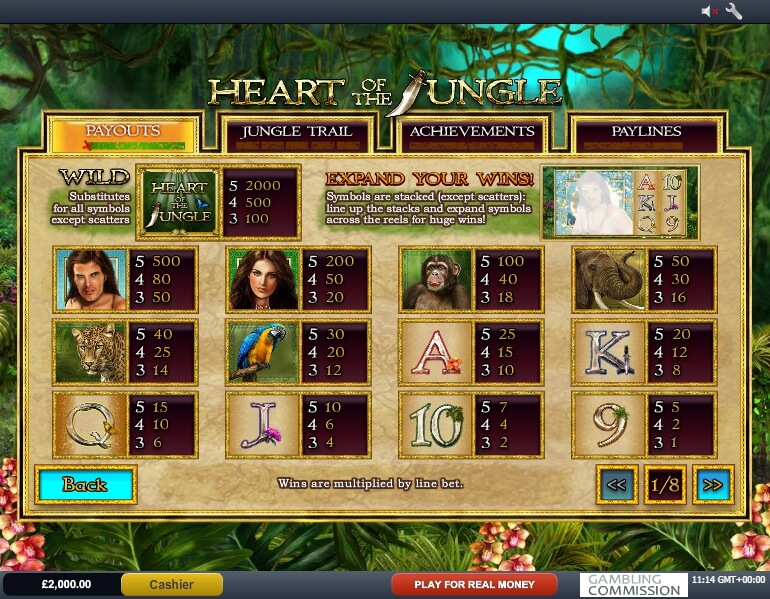This screenshot has height=599, width=770.
Task: Toggle the sound mute speaker icon
Action: pyautogui.click(x=709, y=11)
